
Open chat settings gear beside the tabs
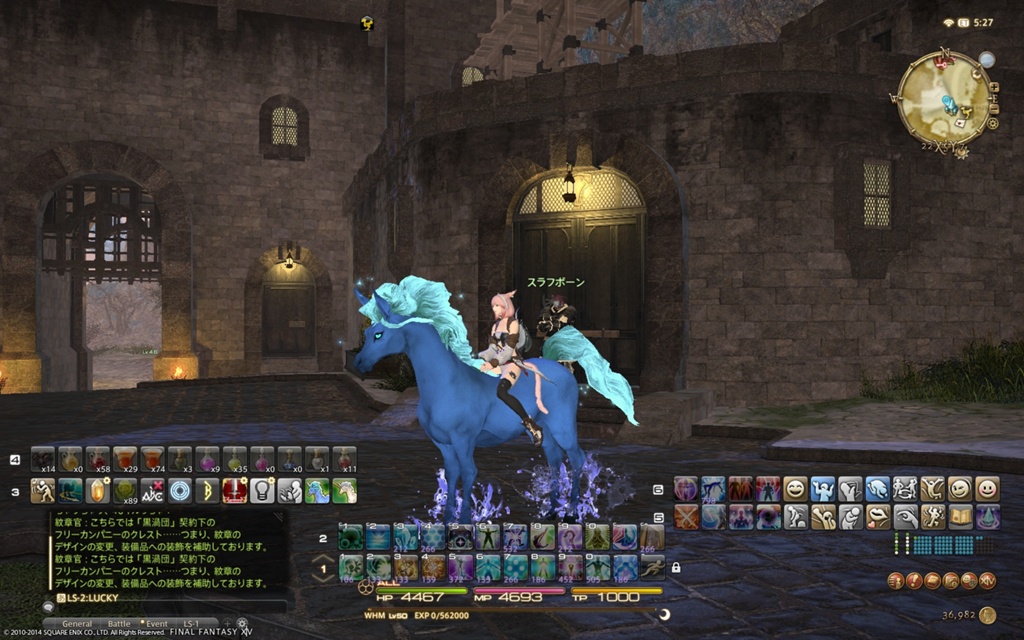(x=241, y=623)
